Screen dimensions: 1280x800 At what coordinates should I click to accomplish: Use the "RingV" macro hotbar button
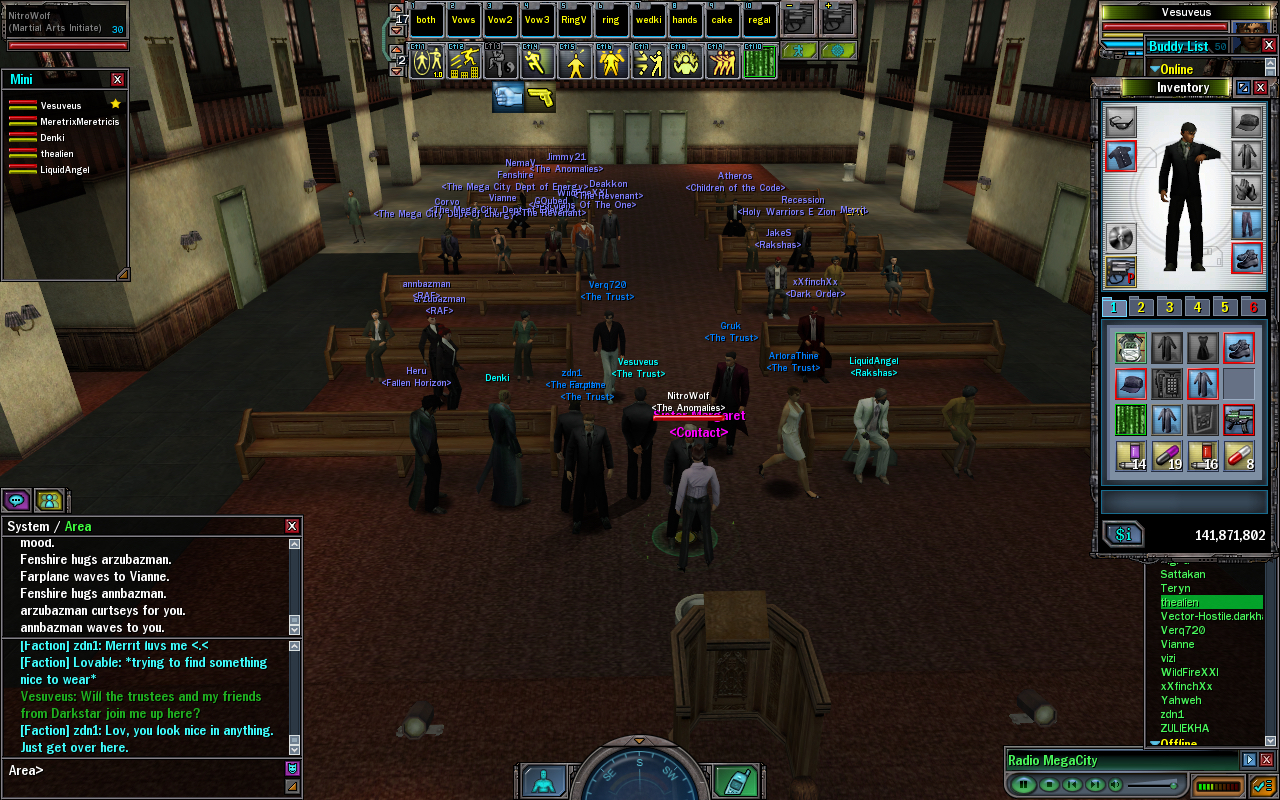pyautogui.click(x=574, y=20)
